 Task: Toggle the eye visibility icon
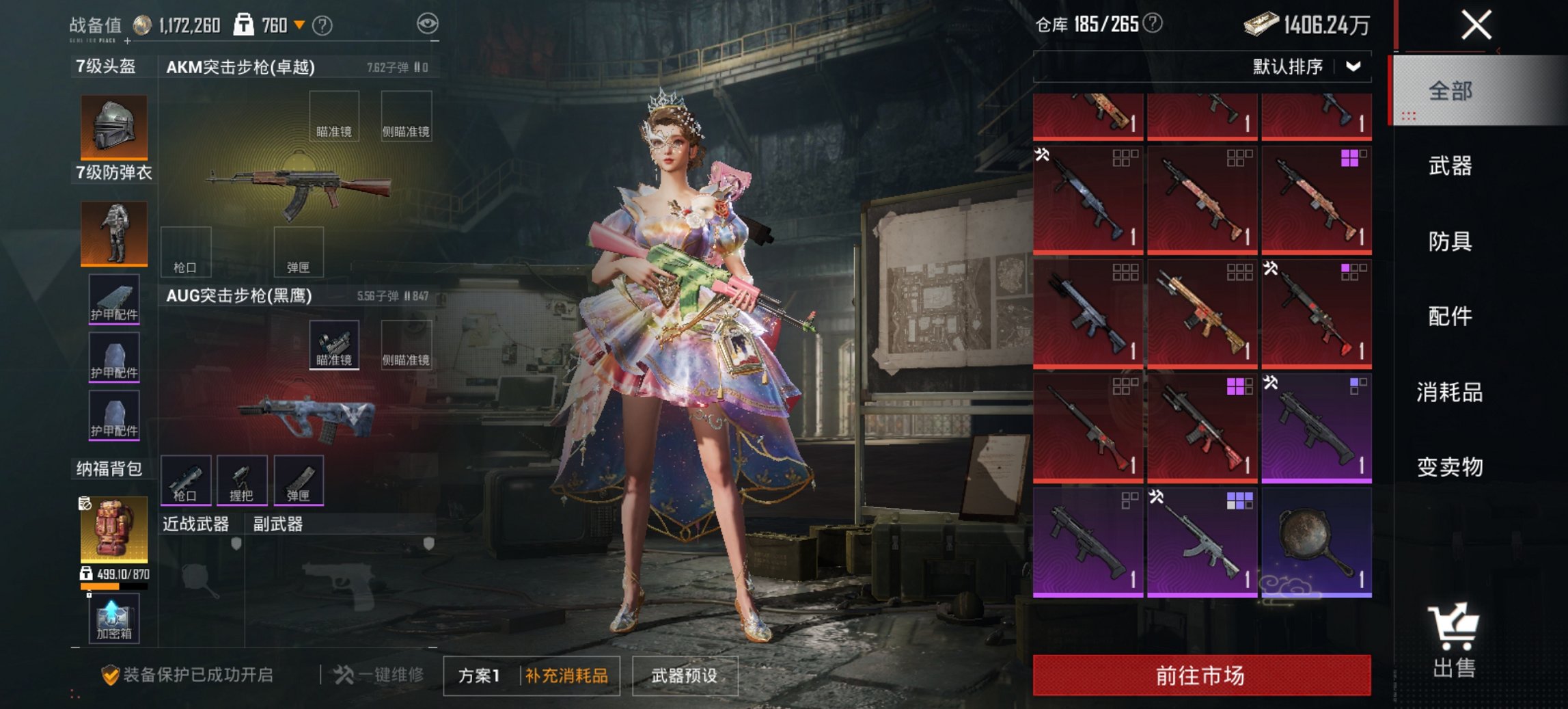pyautogui.click(x=427, y=25)
